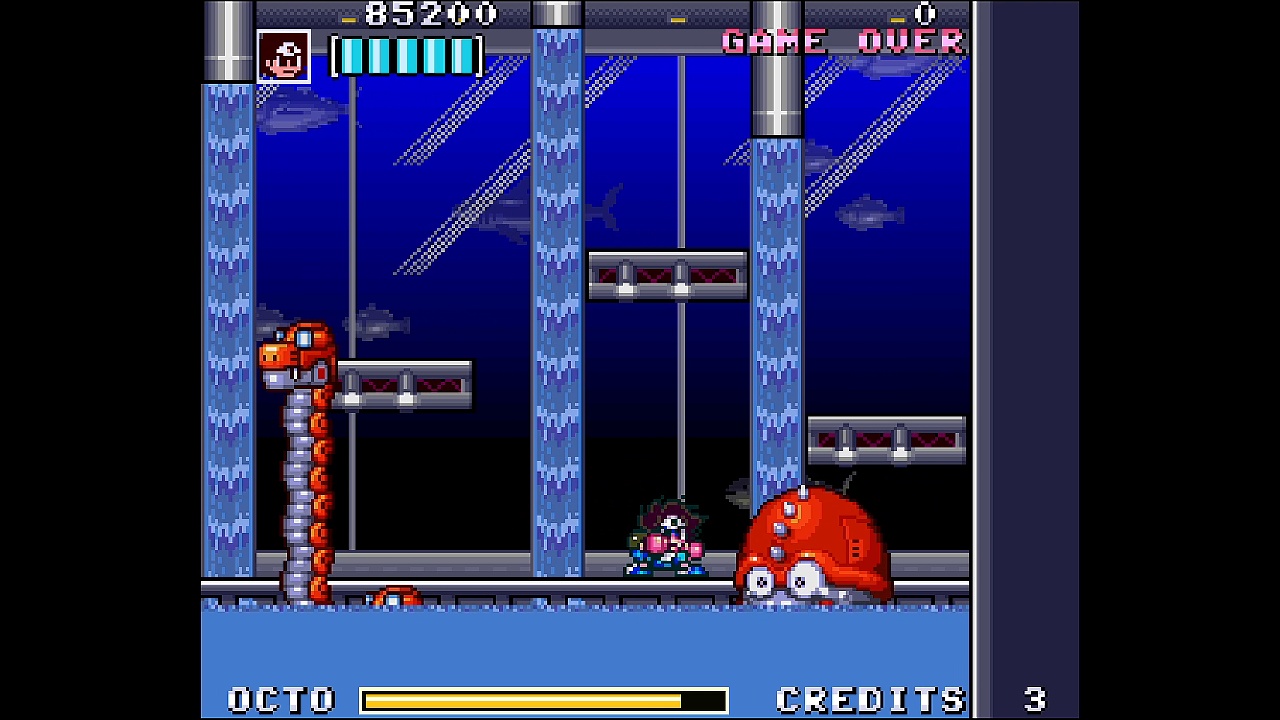Screen dimensions: 1280x720
Task: Click the rivet on OCTO's head
Action: pos(800,490)
